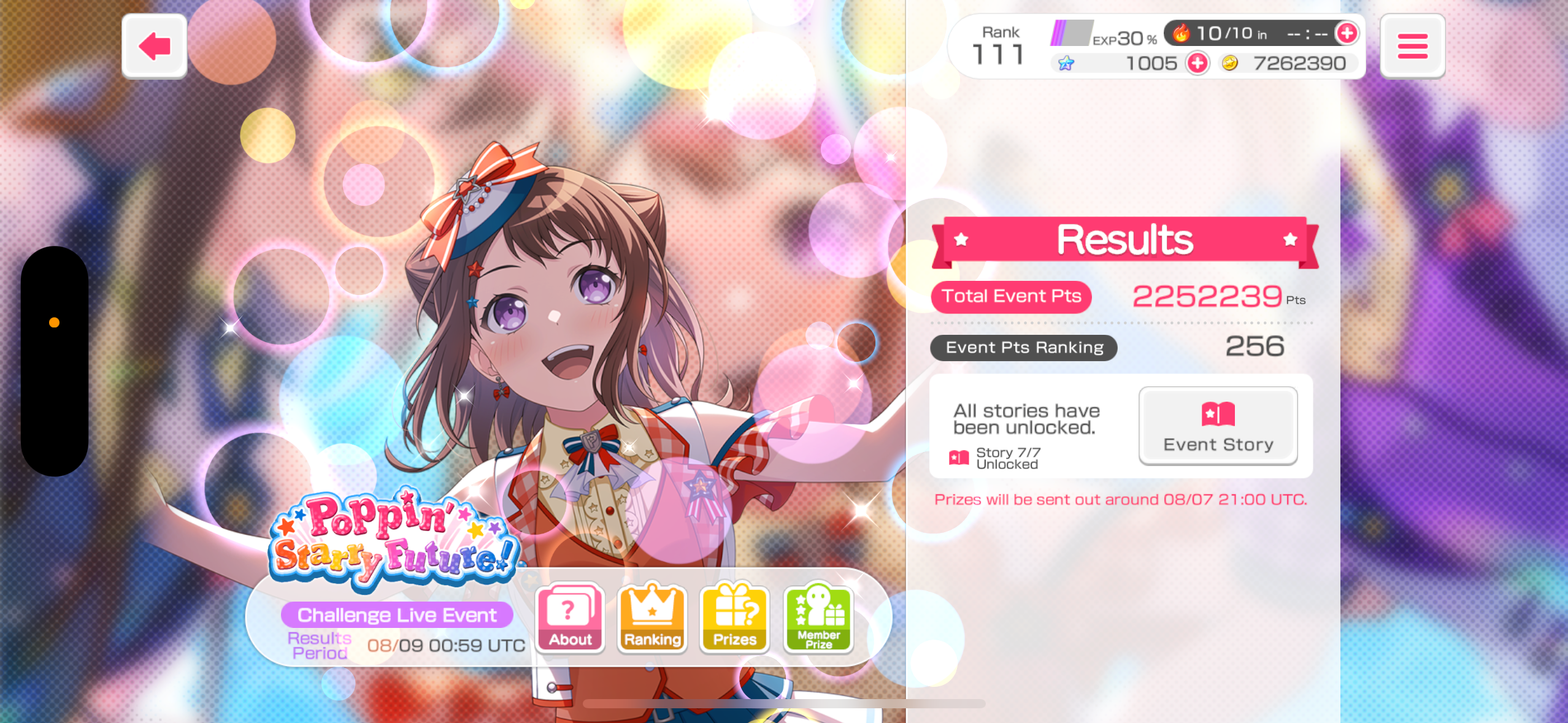Open the hamburger menu
The width and height of the screenshot is (1568, 723).
tap(1412, 46)
